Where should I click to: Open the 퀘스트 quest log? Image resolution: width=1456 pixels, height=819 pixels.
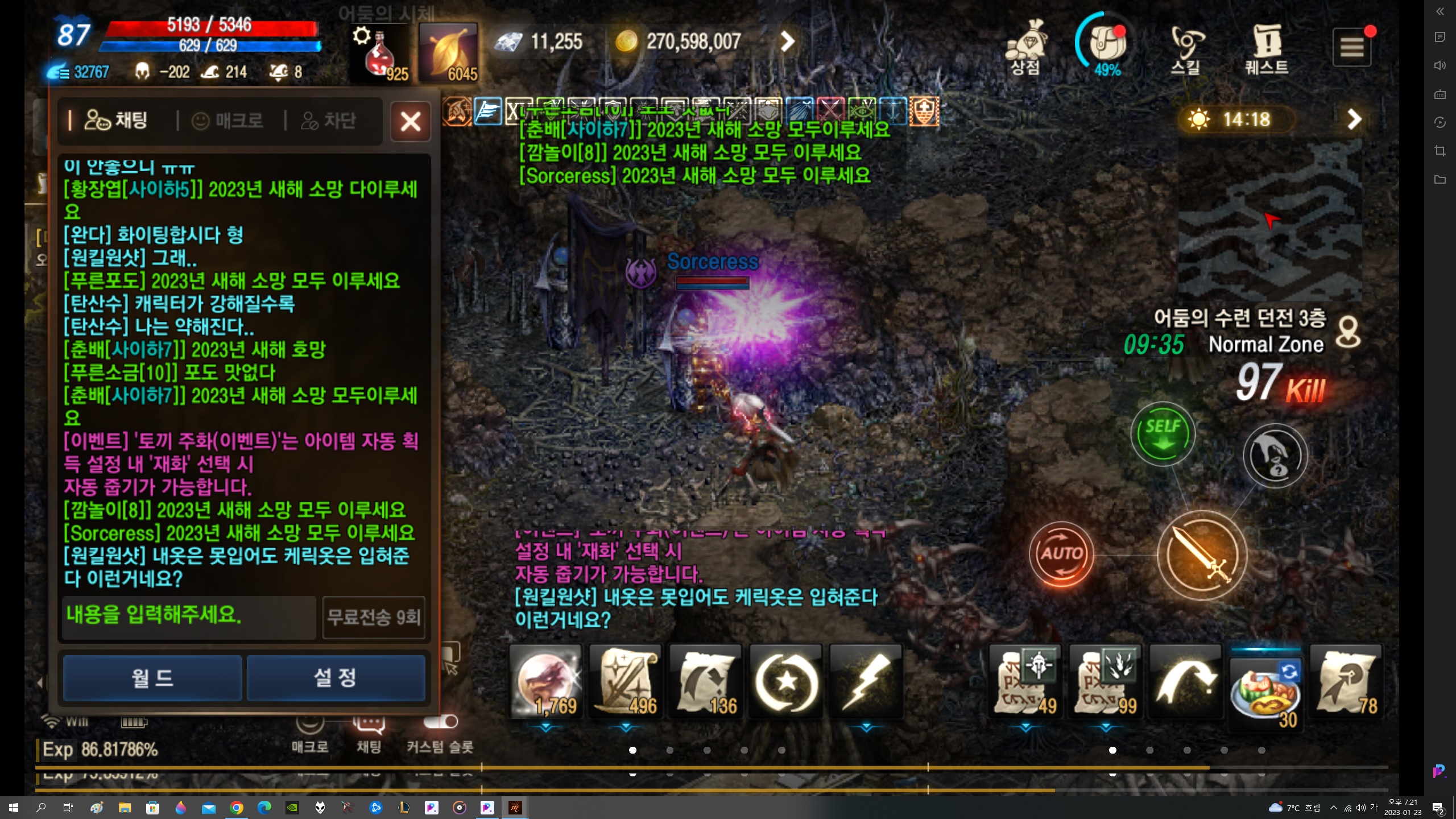[1267, 48]
